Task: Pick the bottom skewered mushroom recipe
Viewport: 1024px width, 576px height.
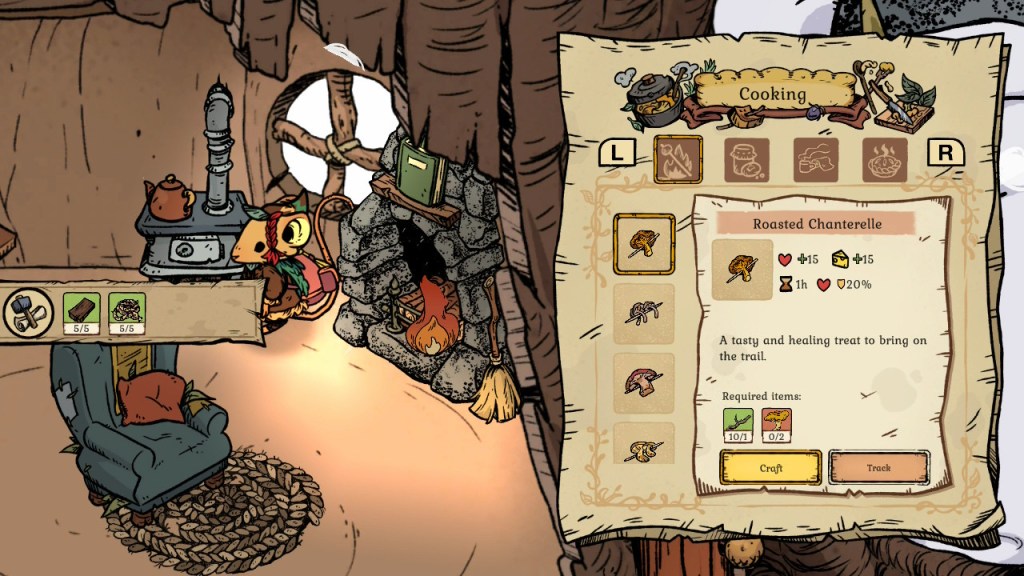Action: (x=643, y=445)
